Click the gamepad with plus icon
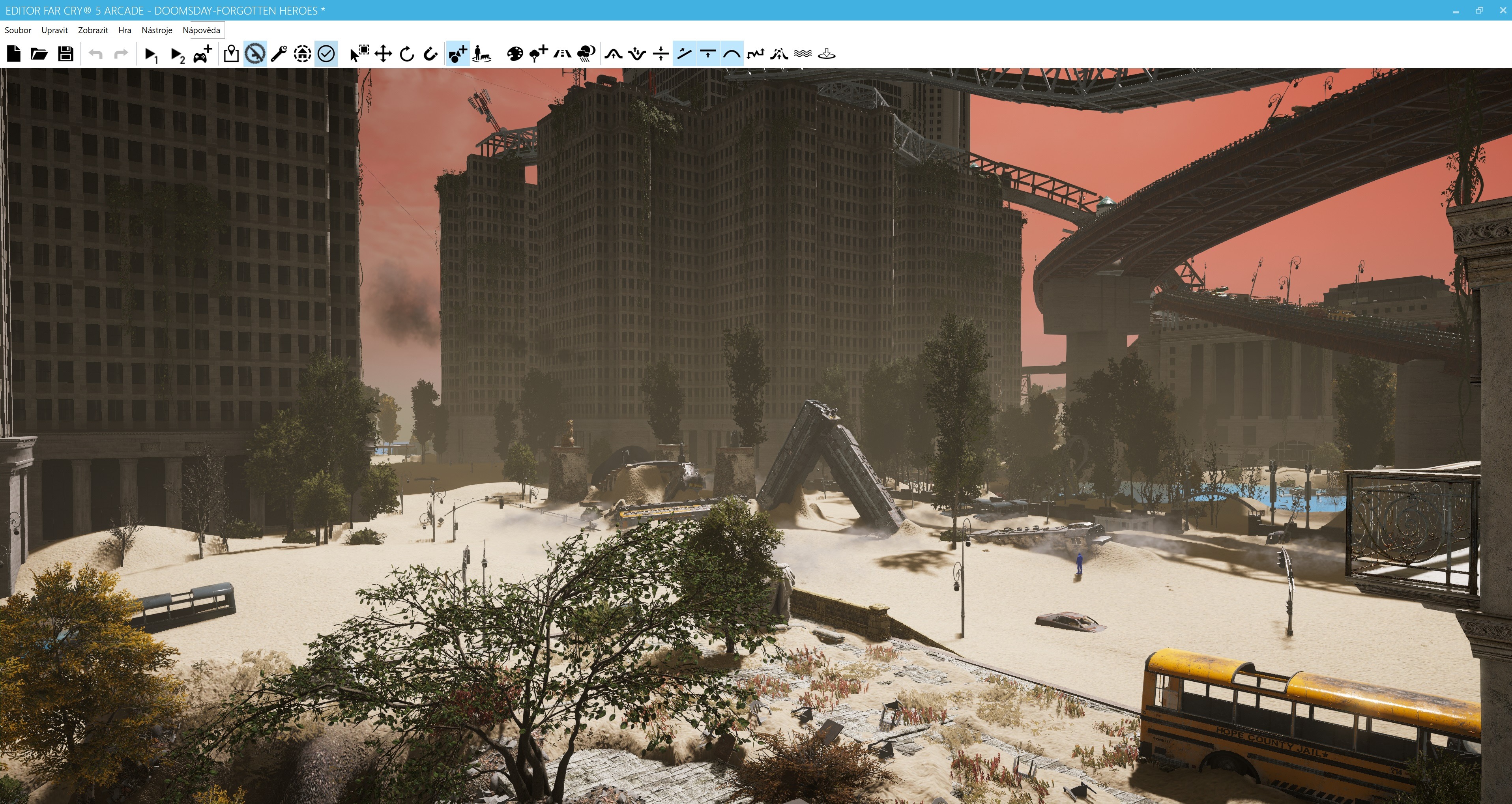1512x804 pixels. click(x=202, y=54)
